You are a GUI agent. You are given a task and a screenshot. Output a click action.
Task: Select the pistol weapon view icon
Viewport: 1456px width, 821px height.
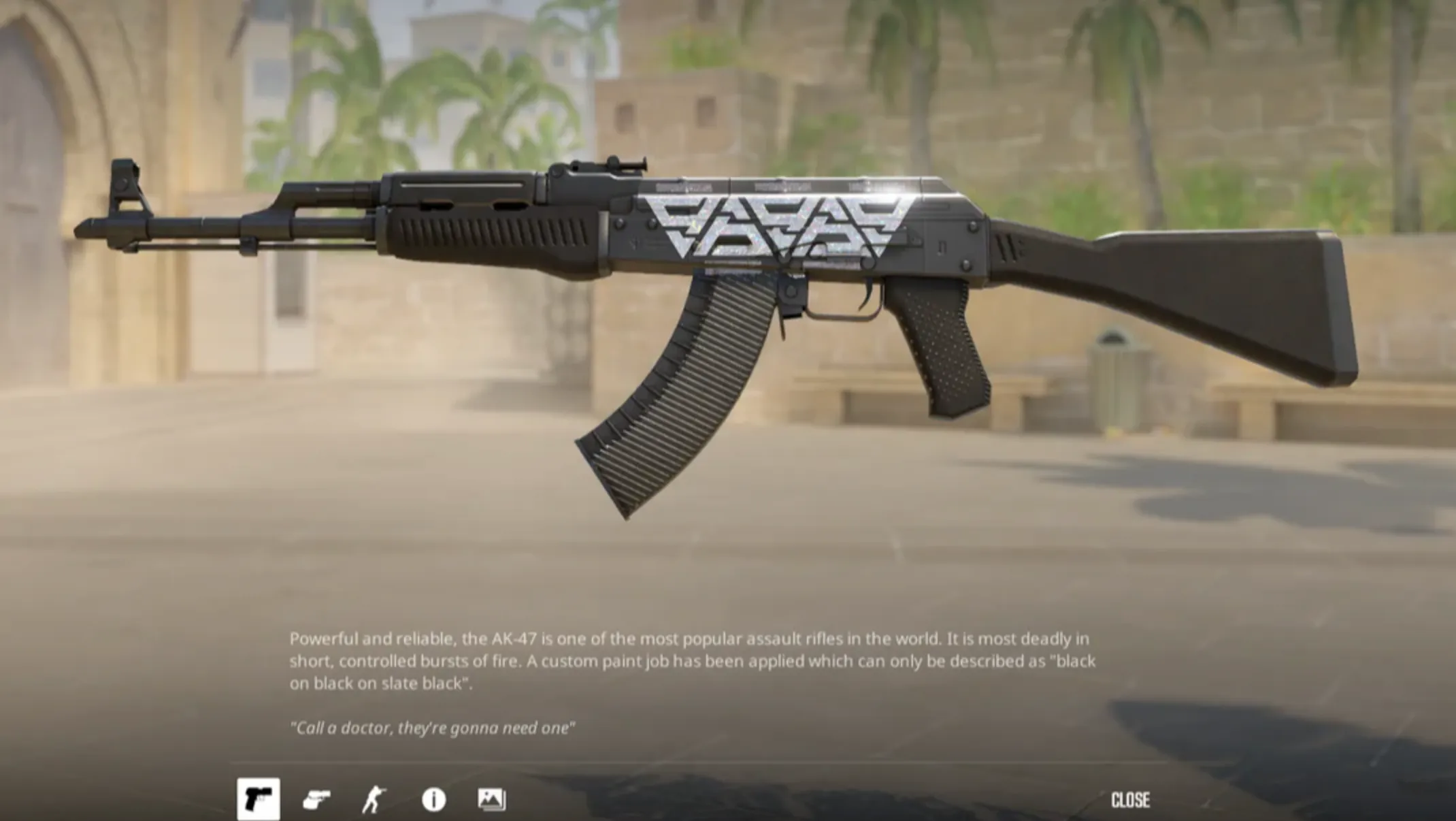(x=259, y=799)
